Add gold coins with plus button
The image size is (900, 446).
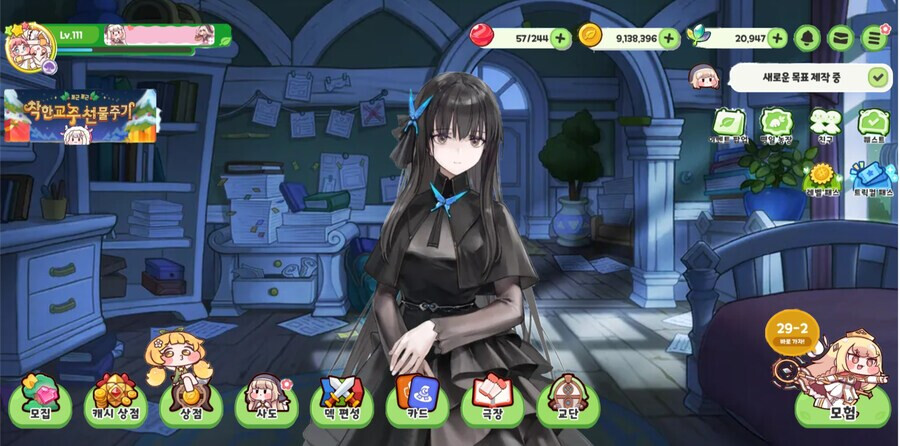669,38
